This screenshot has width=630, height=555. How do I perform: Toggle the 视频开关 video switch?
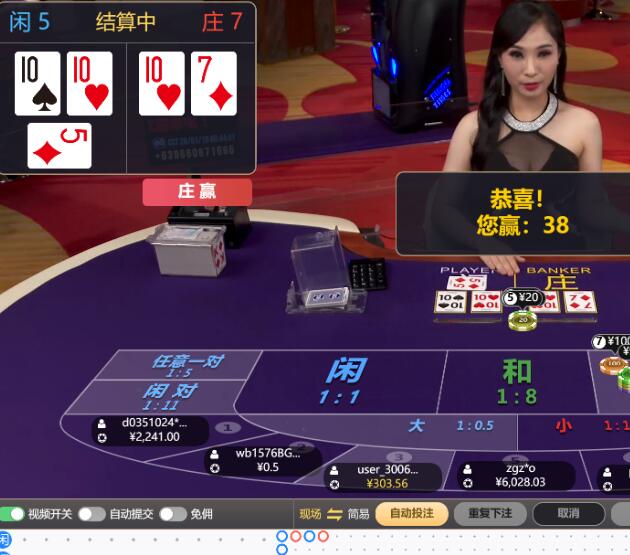13,514
